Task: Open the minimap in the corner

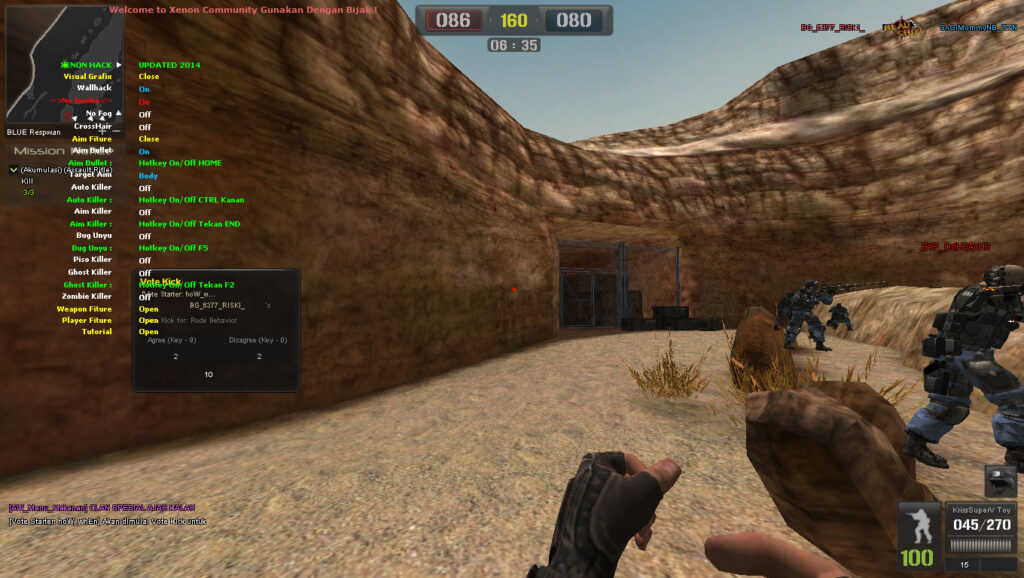Action: [66, 64]
